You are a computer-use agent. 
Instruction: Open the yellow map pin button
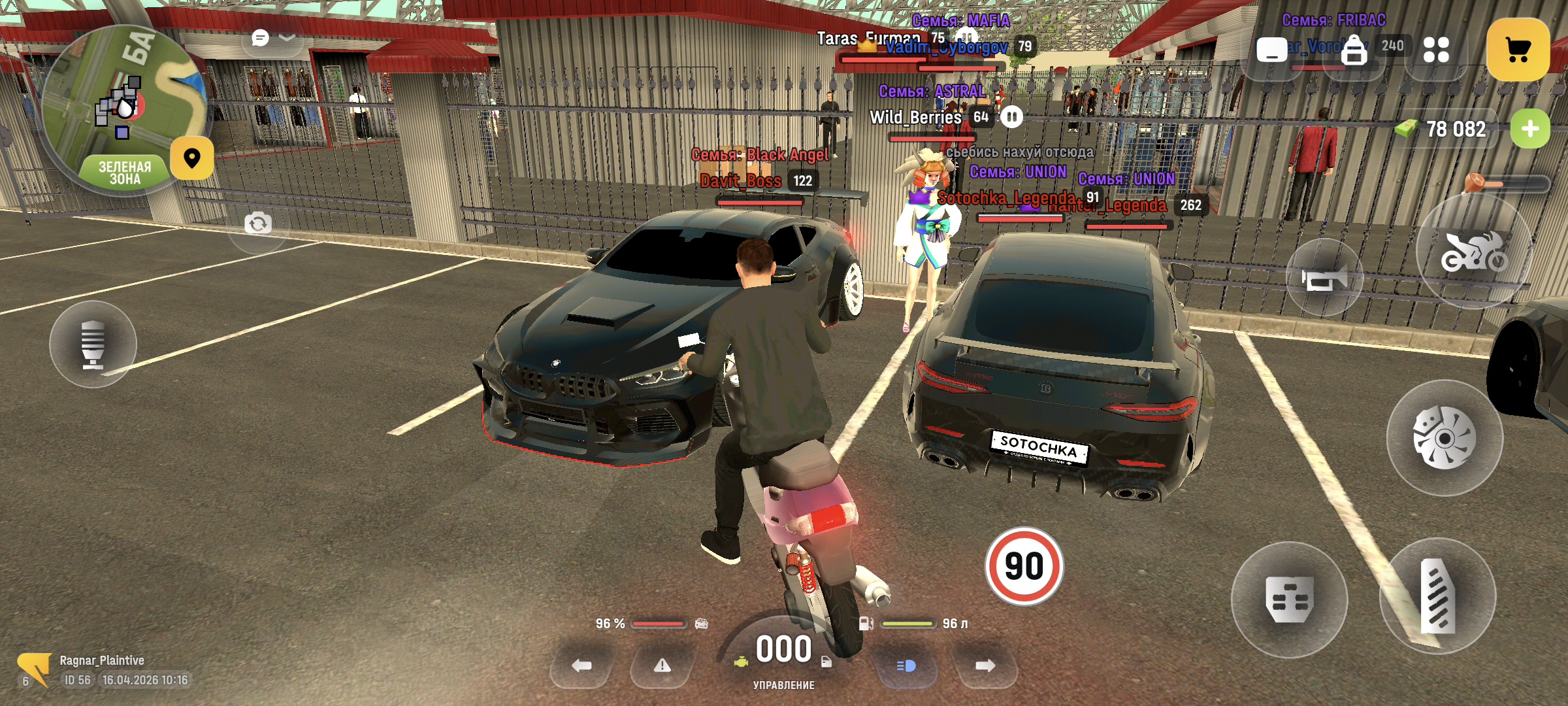coord(192,158)
